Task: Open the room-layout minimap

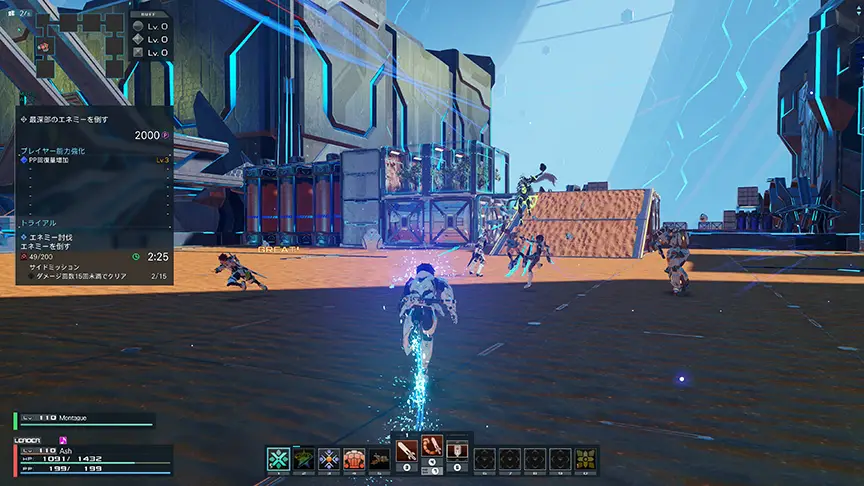Action: point(78,38)
